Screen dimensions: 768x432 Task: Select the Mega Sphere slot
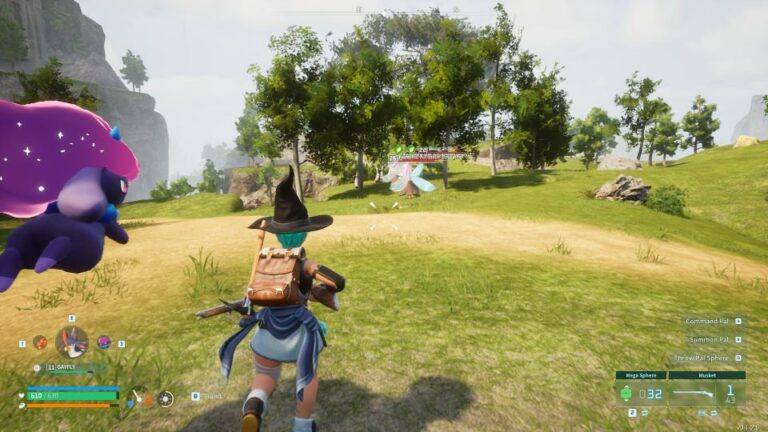tap(640, 392)
